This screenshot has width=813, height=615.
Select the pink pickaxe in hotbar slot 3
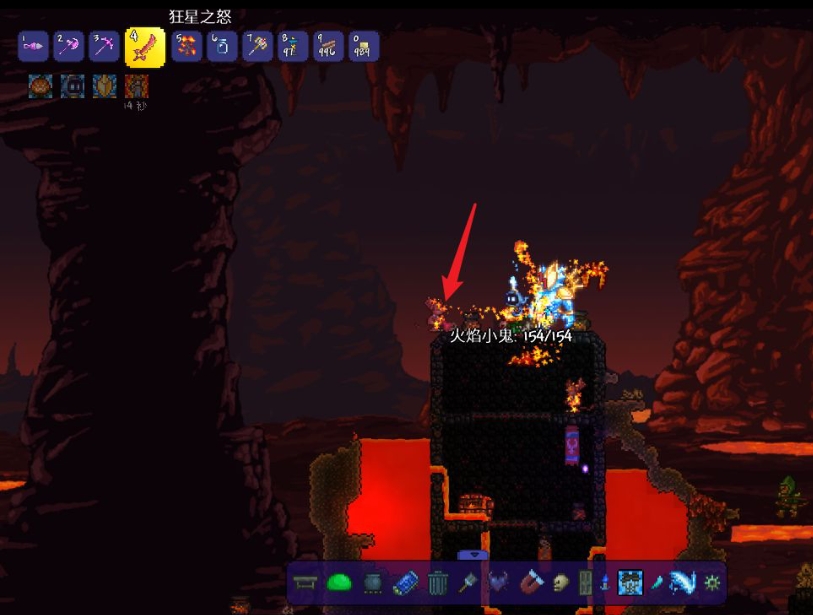(x=104, y=46)
